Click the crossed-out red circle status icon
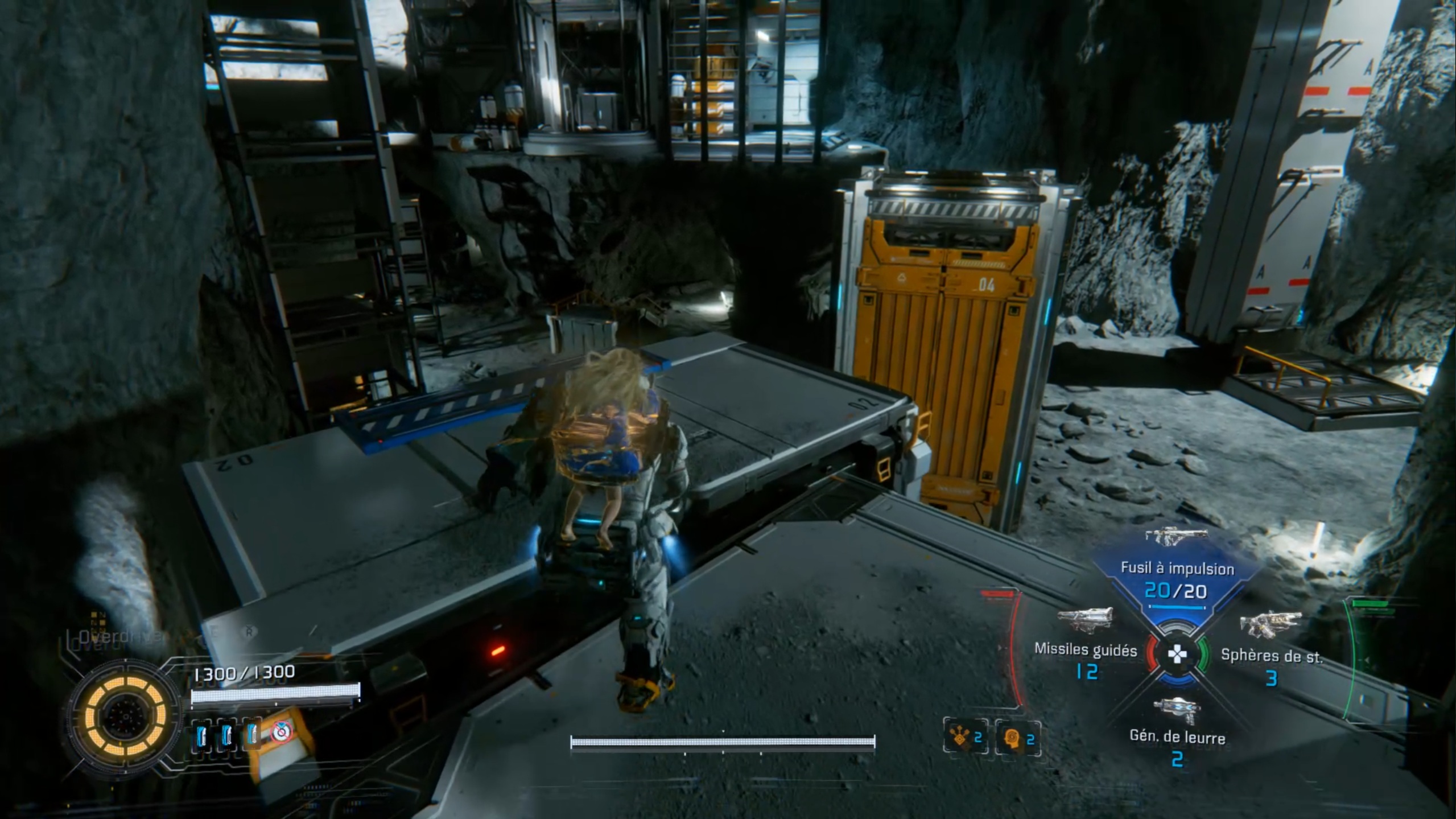 coord(281,732)
